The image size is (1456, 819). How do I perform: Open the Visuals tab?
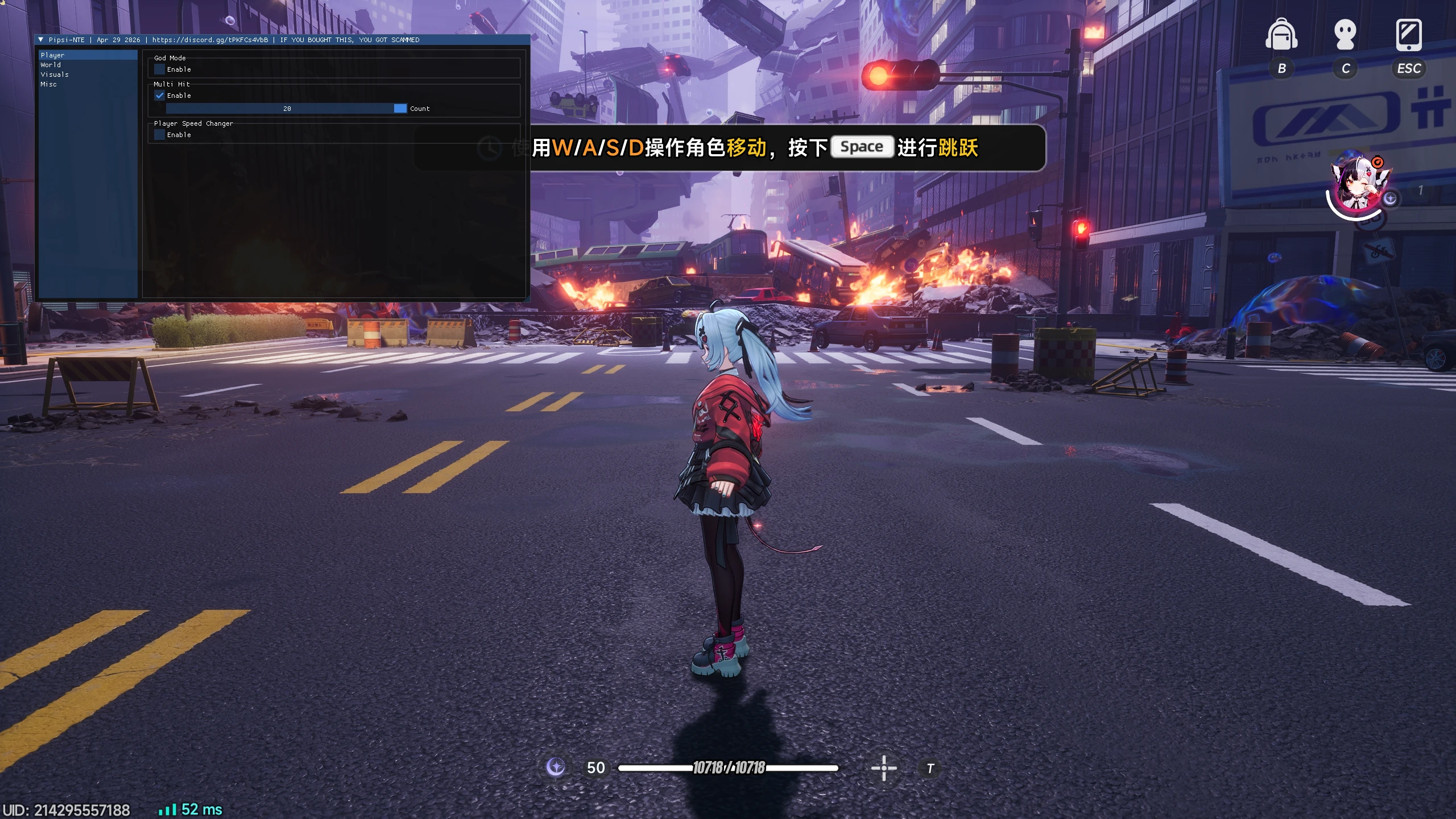(x=55, y=75)
